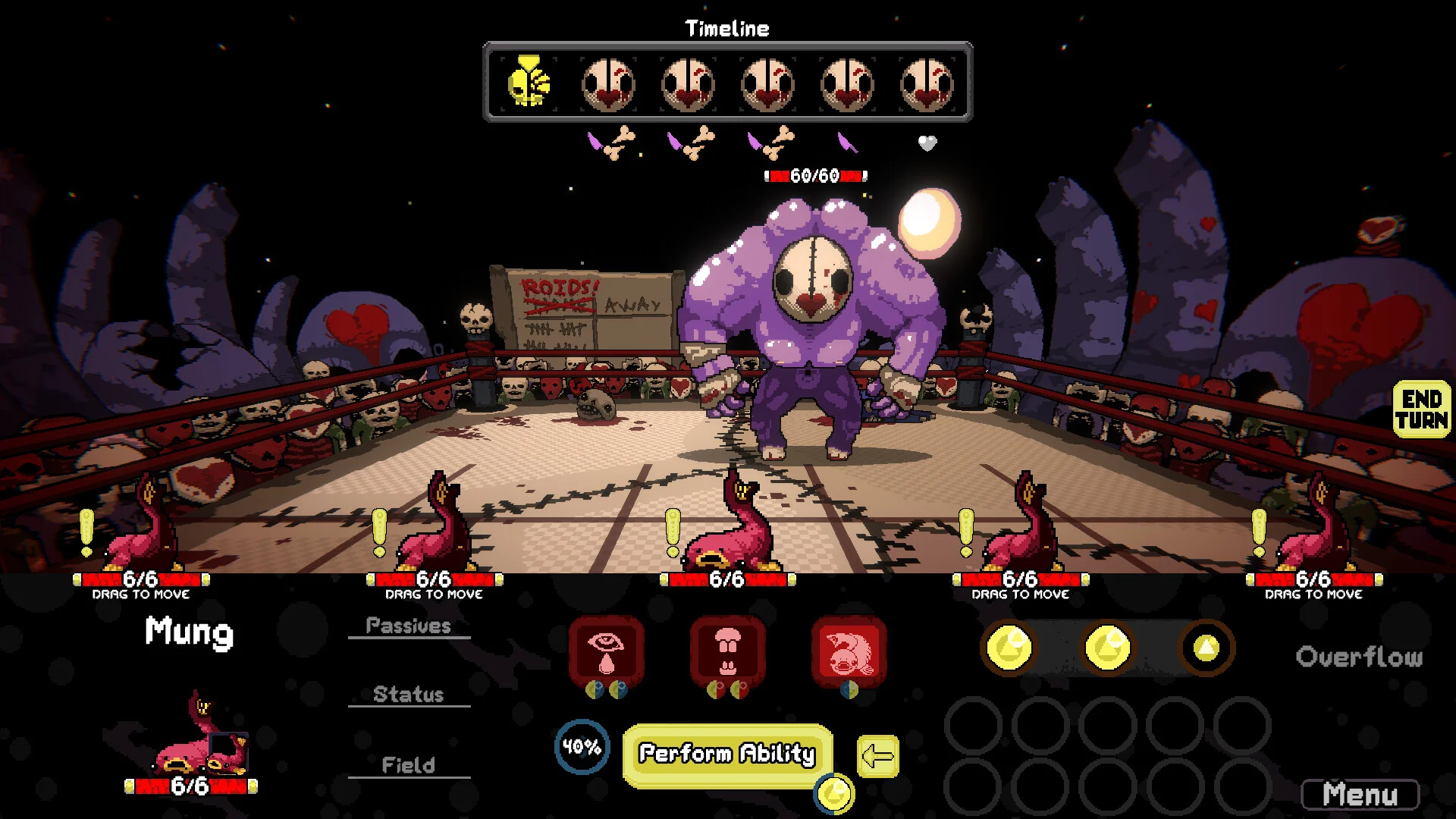The width and height of the screenshot is (1456, 819).
Task: End the current turn
Action: [x=1421, y=409]
